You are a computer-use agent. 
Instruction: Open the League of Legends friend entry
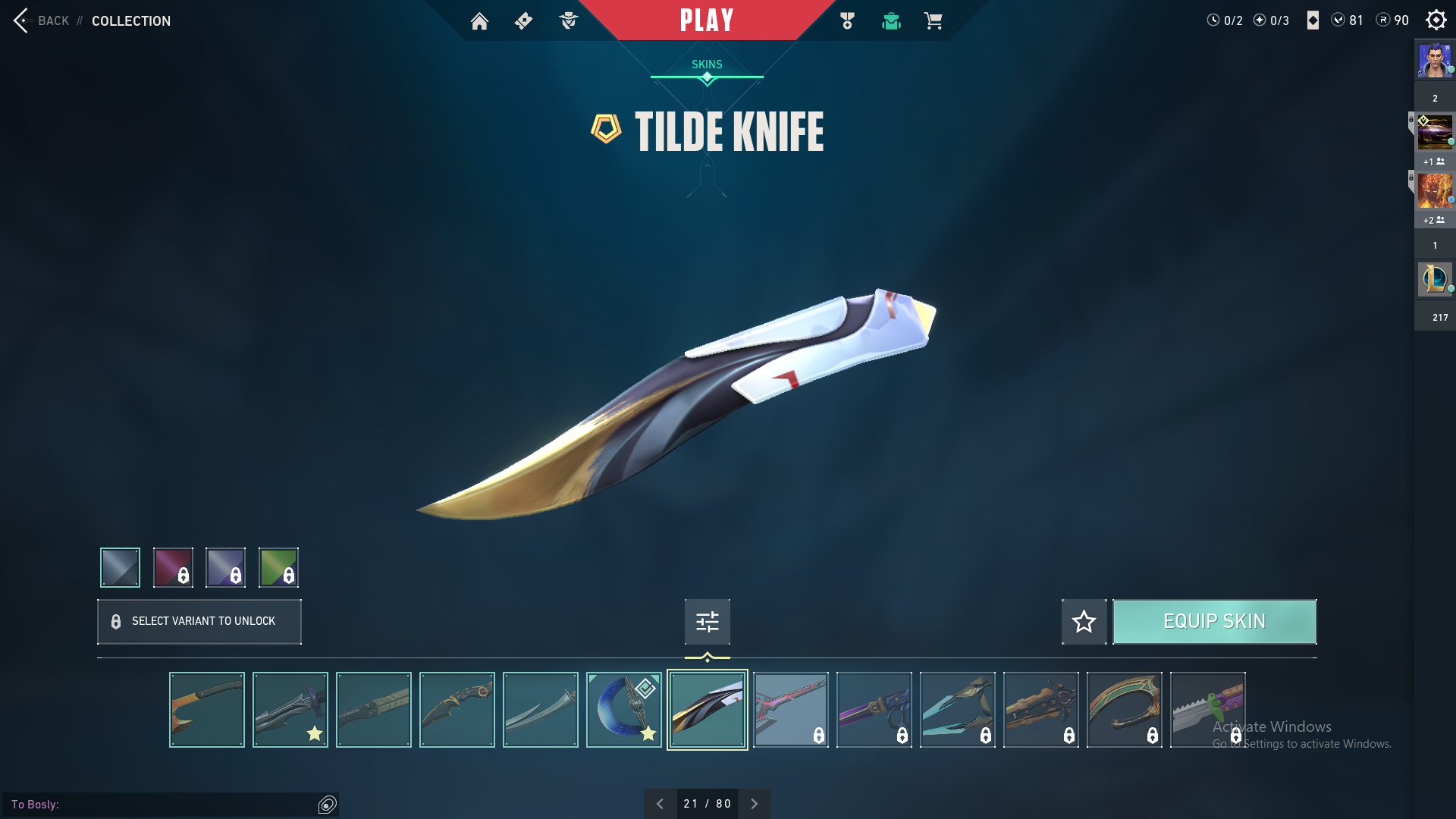(1434, 279)
